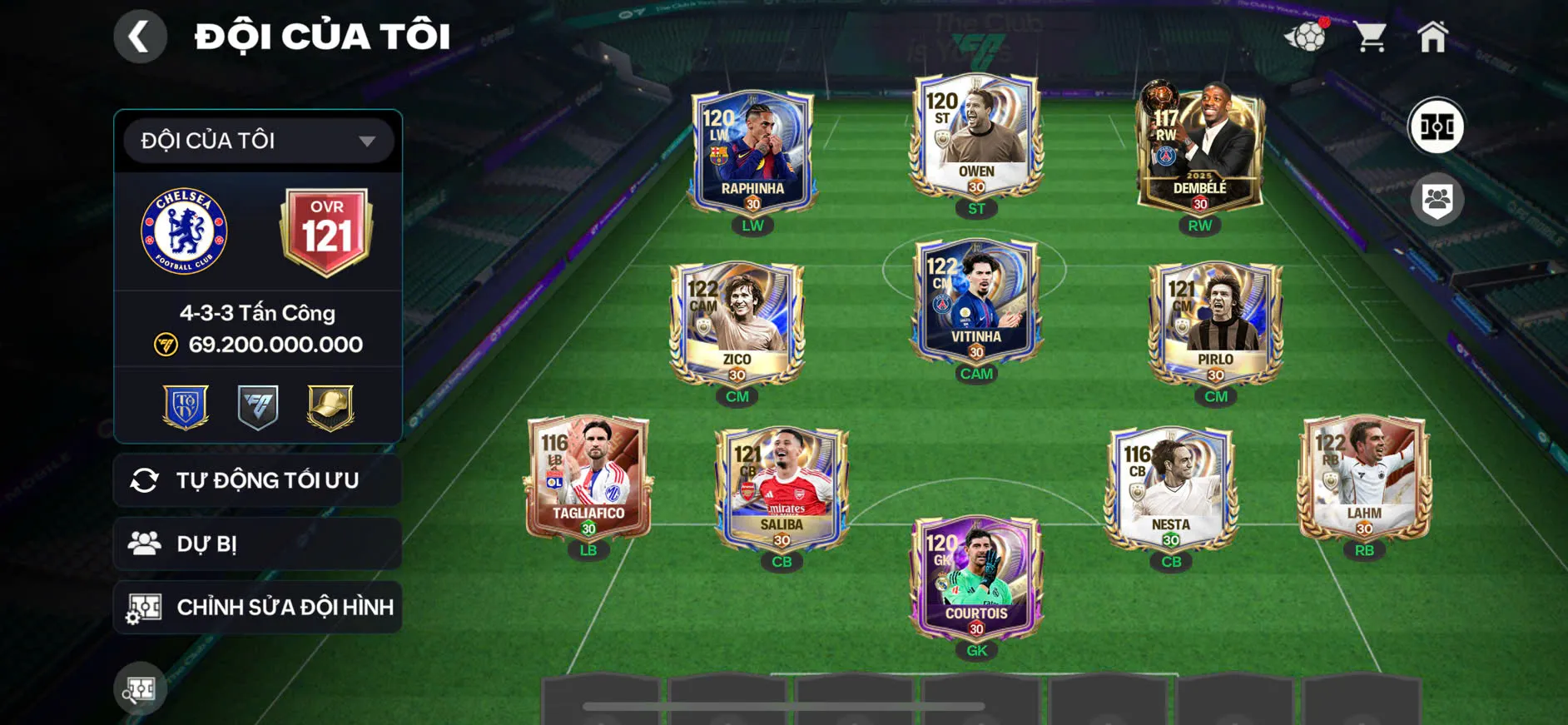Click the football notification icon
Screen dimensions: 1568x725
point(1308,37)
